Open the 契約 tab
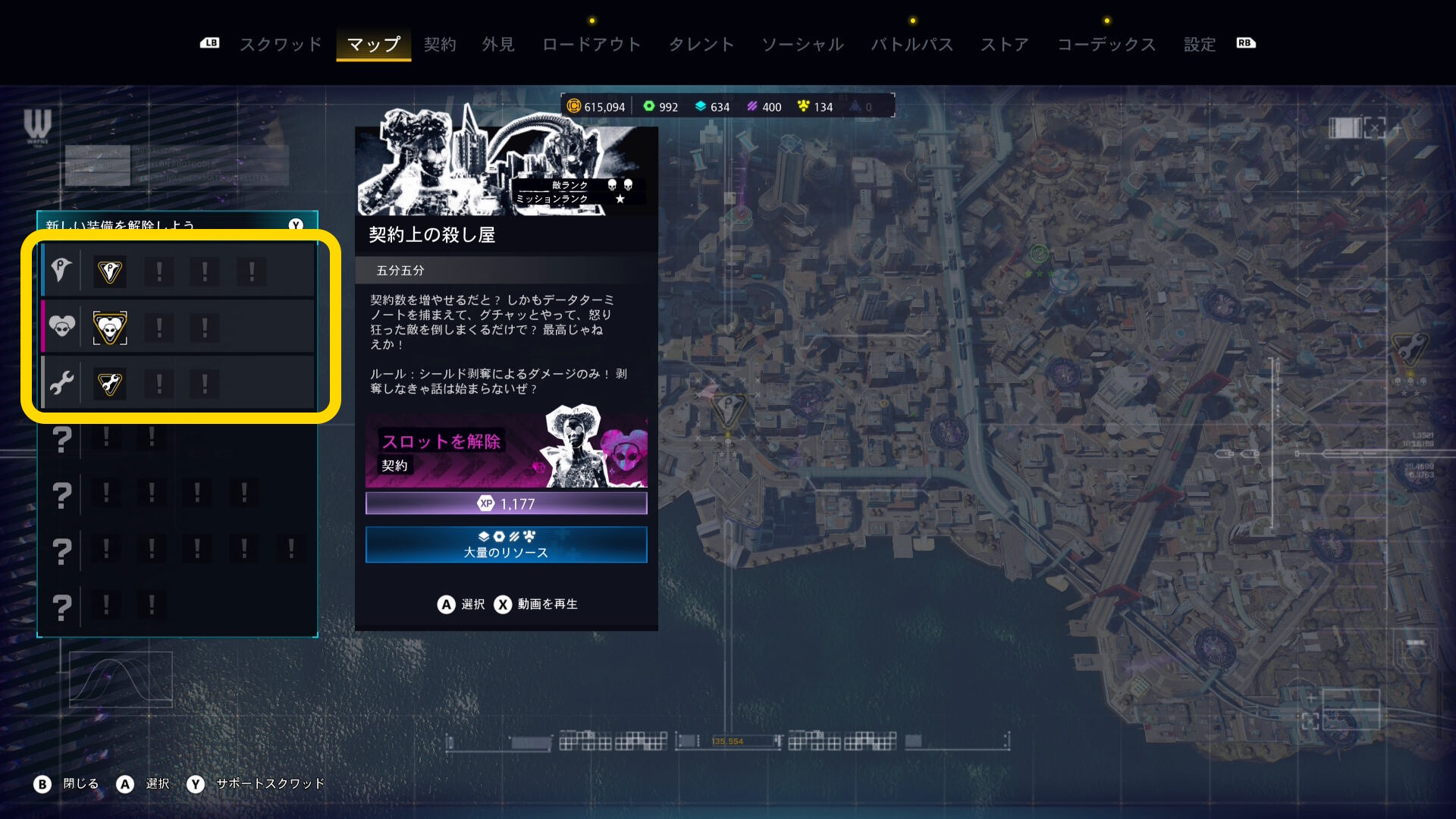Viewport: 1456px width, 819px height. 440,44
